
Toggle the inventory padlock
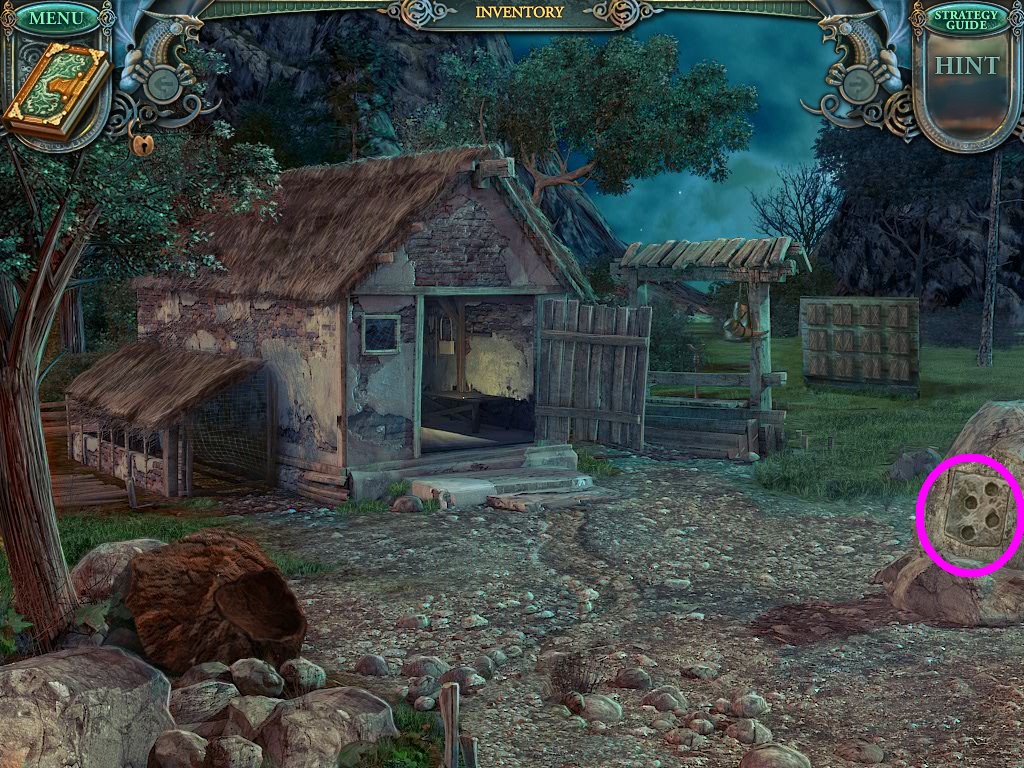click(x=141, y=144)
